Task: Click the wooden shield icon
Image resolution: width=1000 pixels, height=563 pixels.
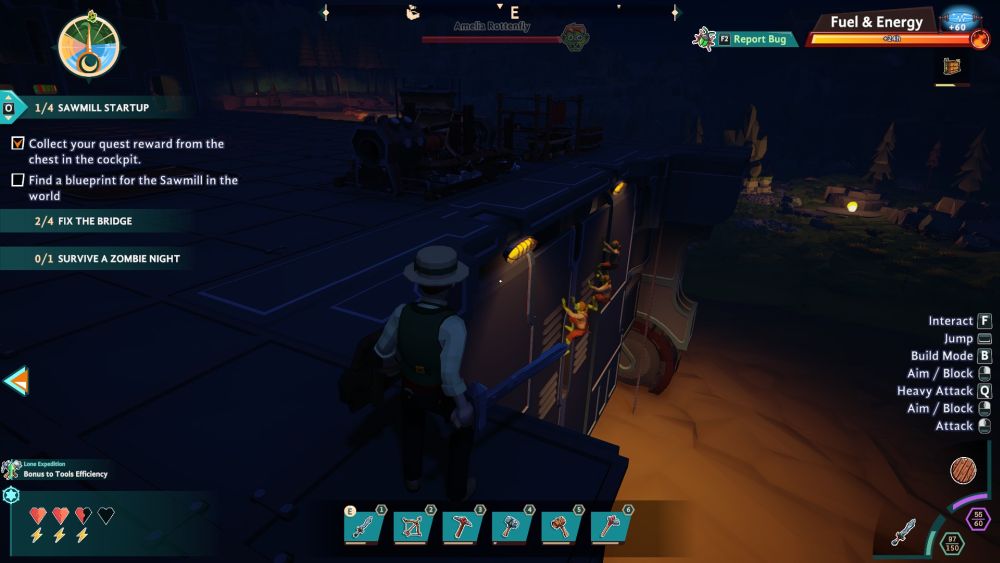Action: (x=967, y=471)
